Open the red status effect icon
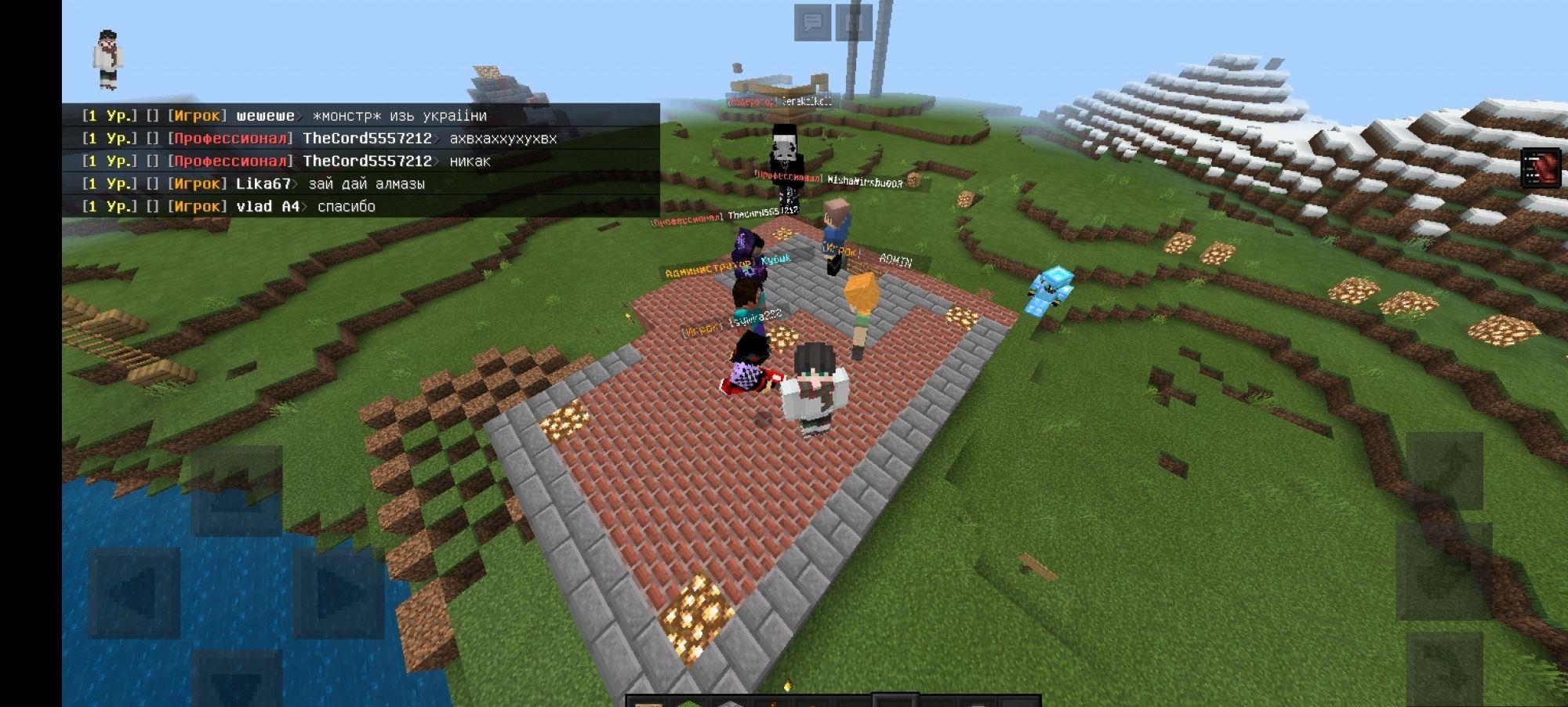The width and height of the screenshot is (1568, 707). click(x=1540, y=168)
